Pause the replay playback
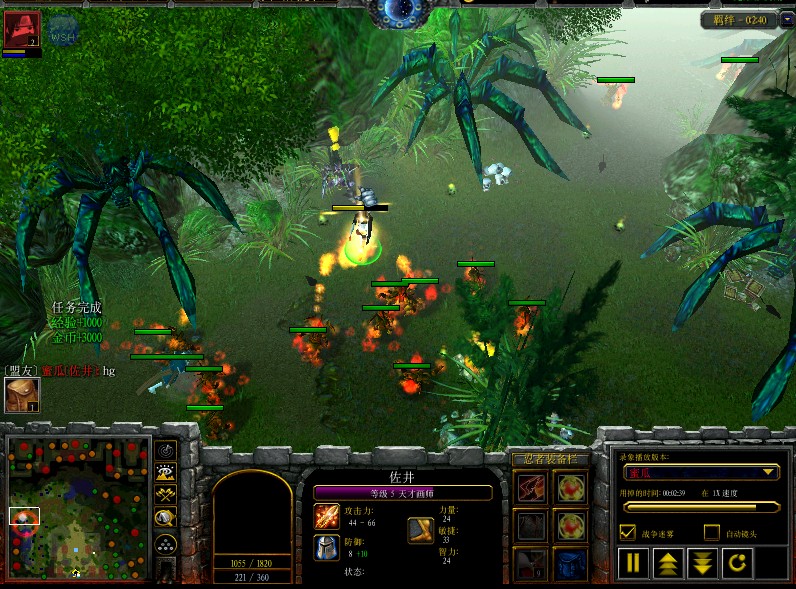The height and width of the screenshot is (589, 796). coord(633,562)
